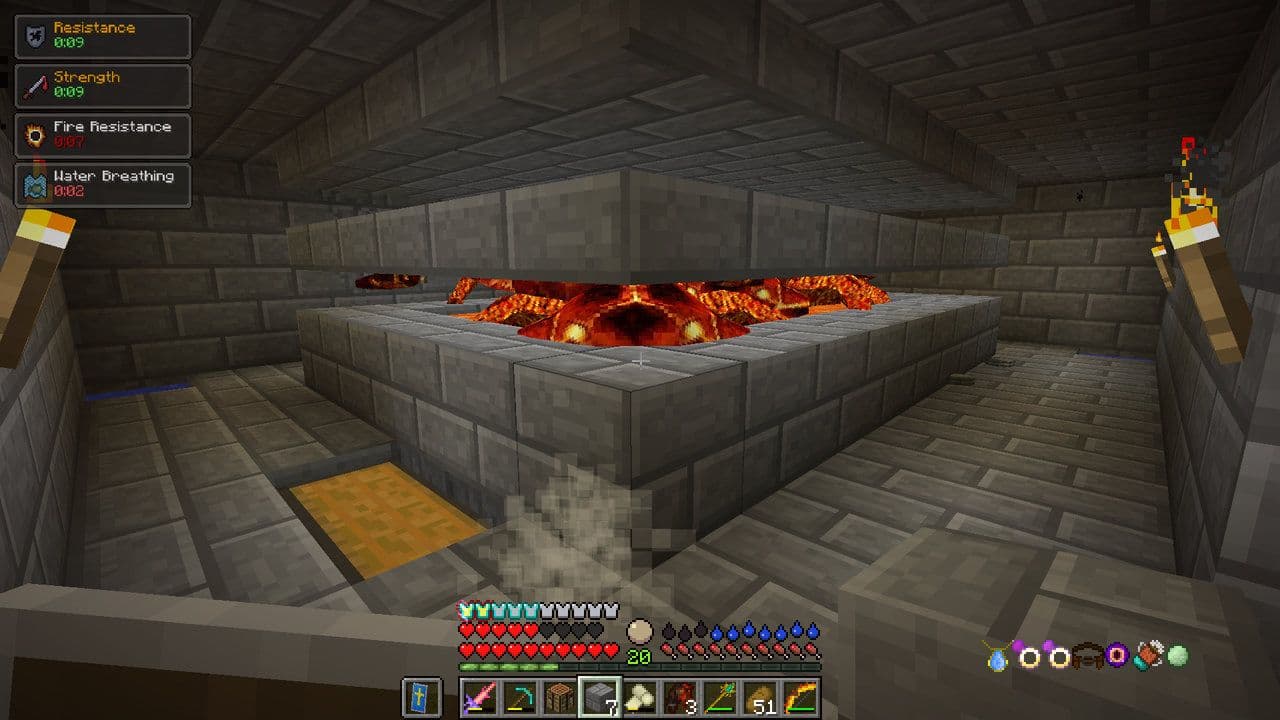1280x720 pixels.
Task: Click the orange beer mug accessory icon
Action: click(x=1148, y=656)
